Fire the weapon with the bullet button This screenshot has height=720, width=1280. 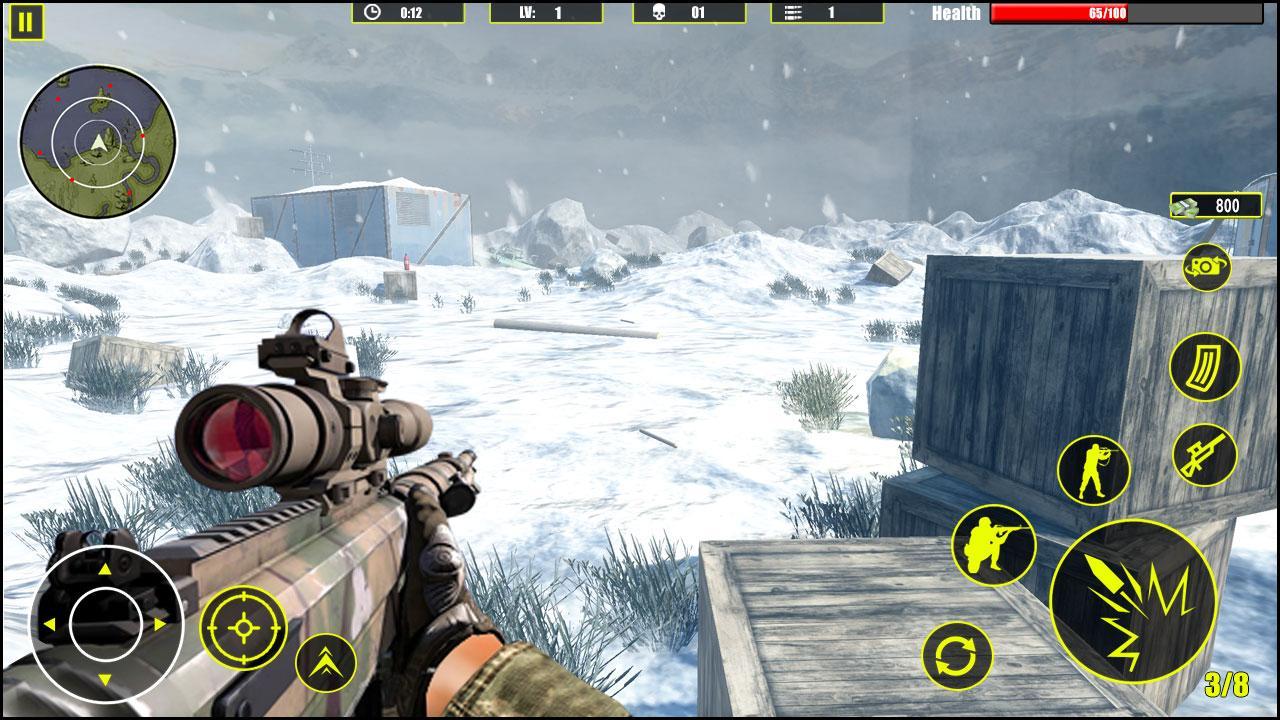(1133, 601)
